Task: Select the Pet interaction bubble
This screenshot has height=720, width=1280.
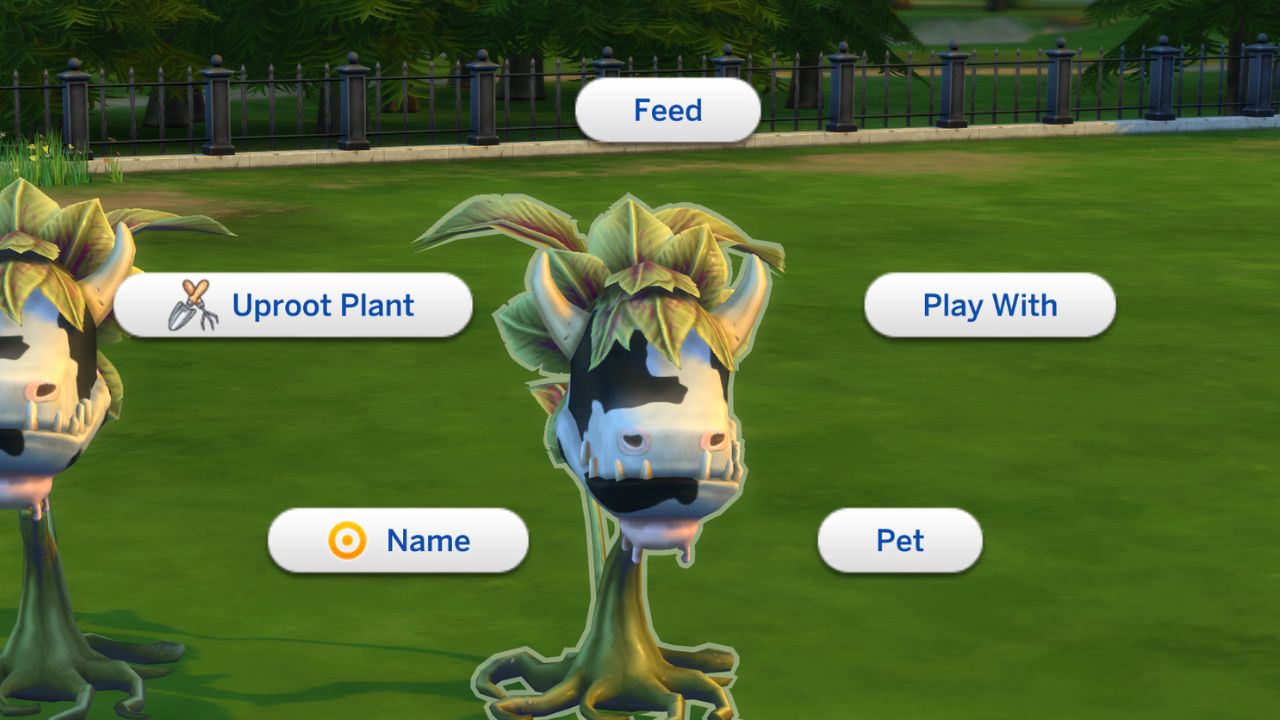Action: 899,541
